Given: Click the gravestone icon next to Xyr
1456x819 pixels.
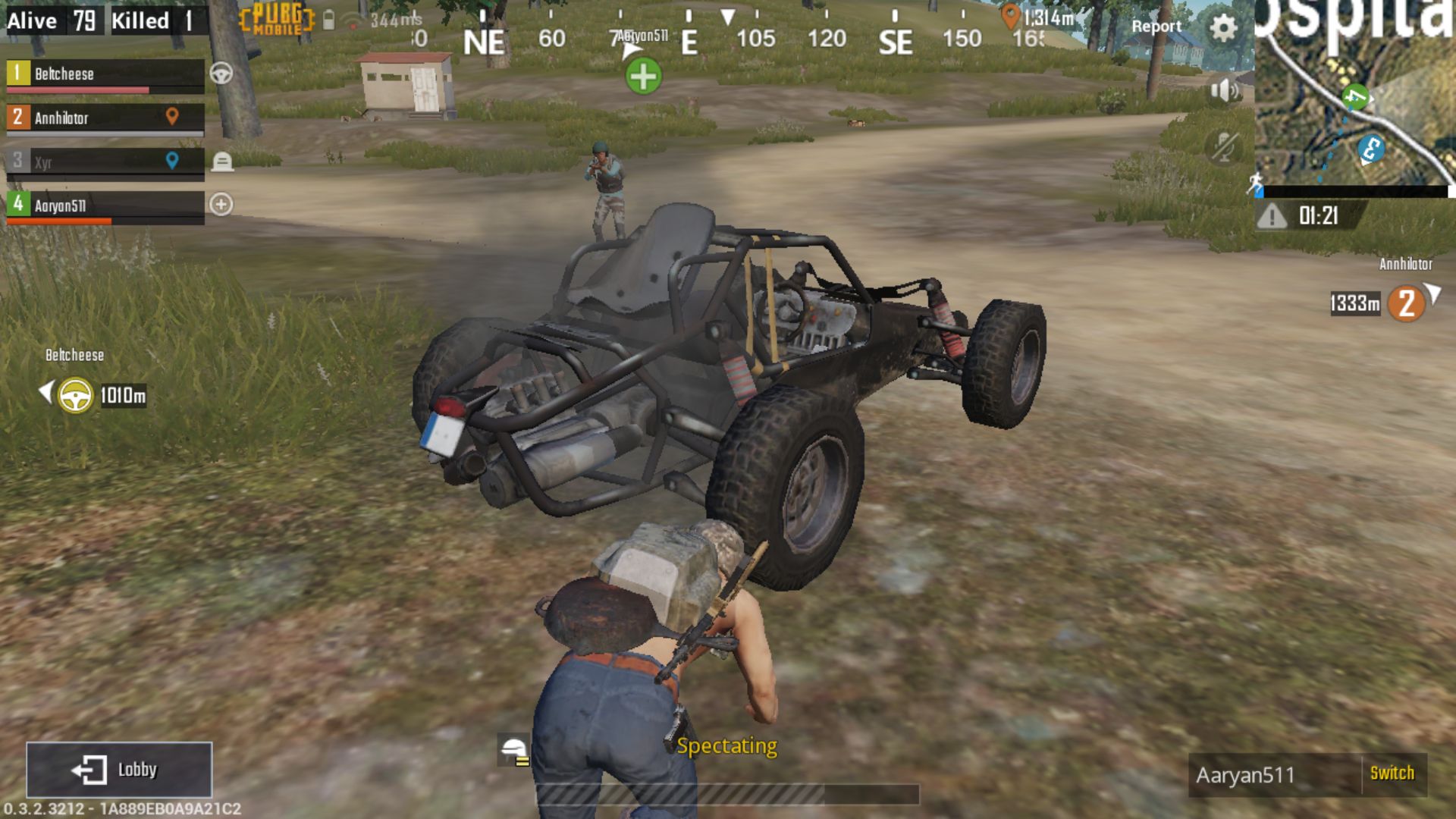Looking at the screenshot, I should point(222,160).
